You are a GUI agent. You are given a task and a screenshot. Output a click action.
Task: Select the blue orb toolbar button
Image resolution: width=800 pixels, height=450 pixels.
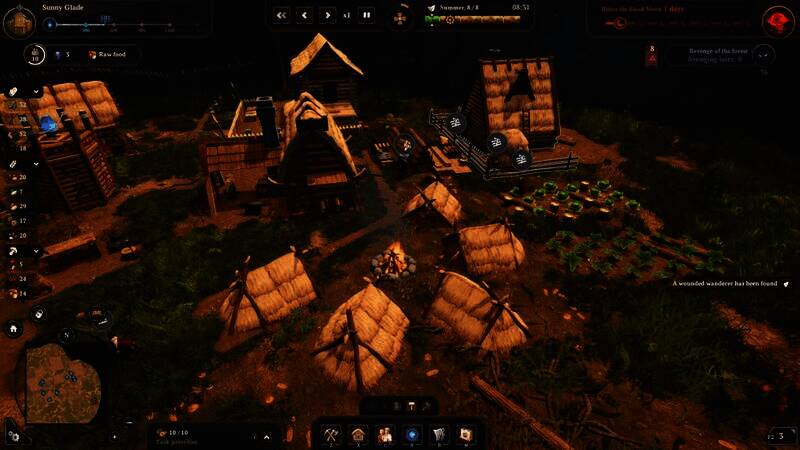coord(412,435)
